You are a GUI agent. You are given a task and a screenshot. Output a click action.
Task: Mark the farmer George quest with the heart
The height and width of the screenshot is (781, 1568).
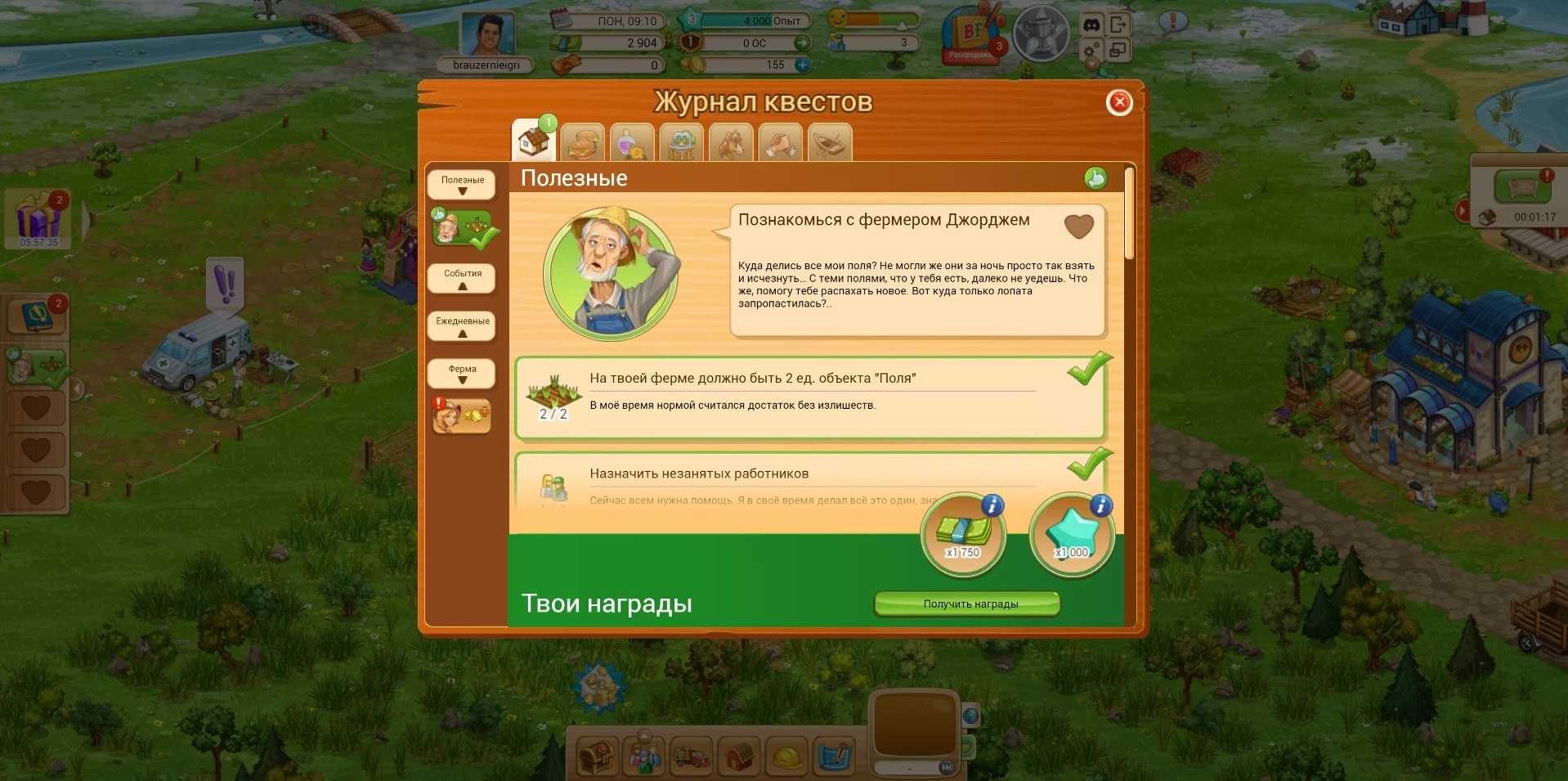click(x=1078, y=226)
